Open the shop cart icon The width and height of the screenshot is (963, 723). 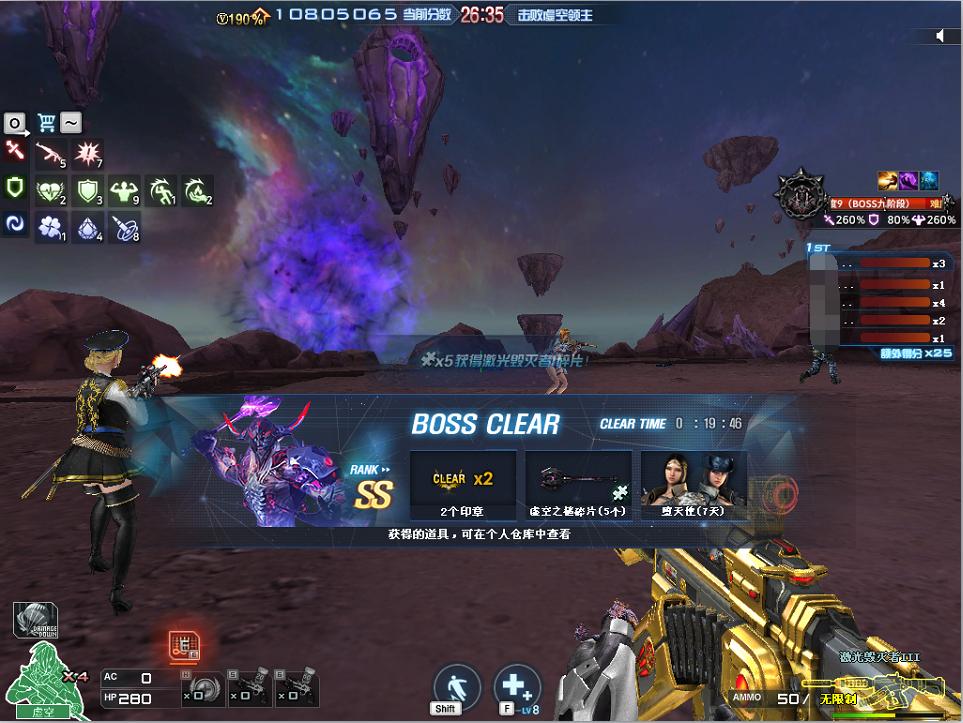[45, 123]
